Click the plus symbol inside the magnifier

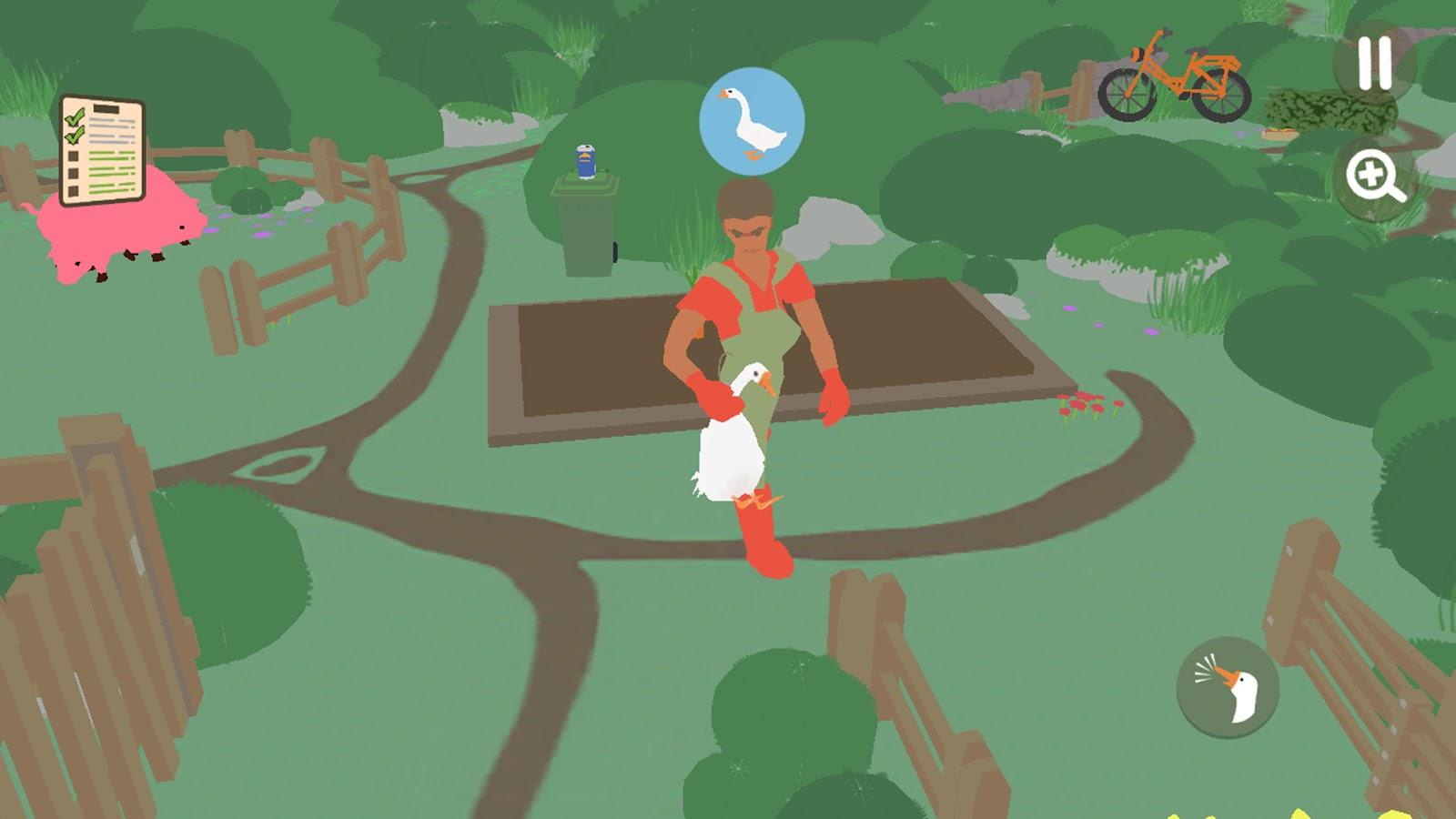pyautogui.click(x=1372, y=171)
